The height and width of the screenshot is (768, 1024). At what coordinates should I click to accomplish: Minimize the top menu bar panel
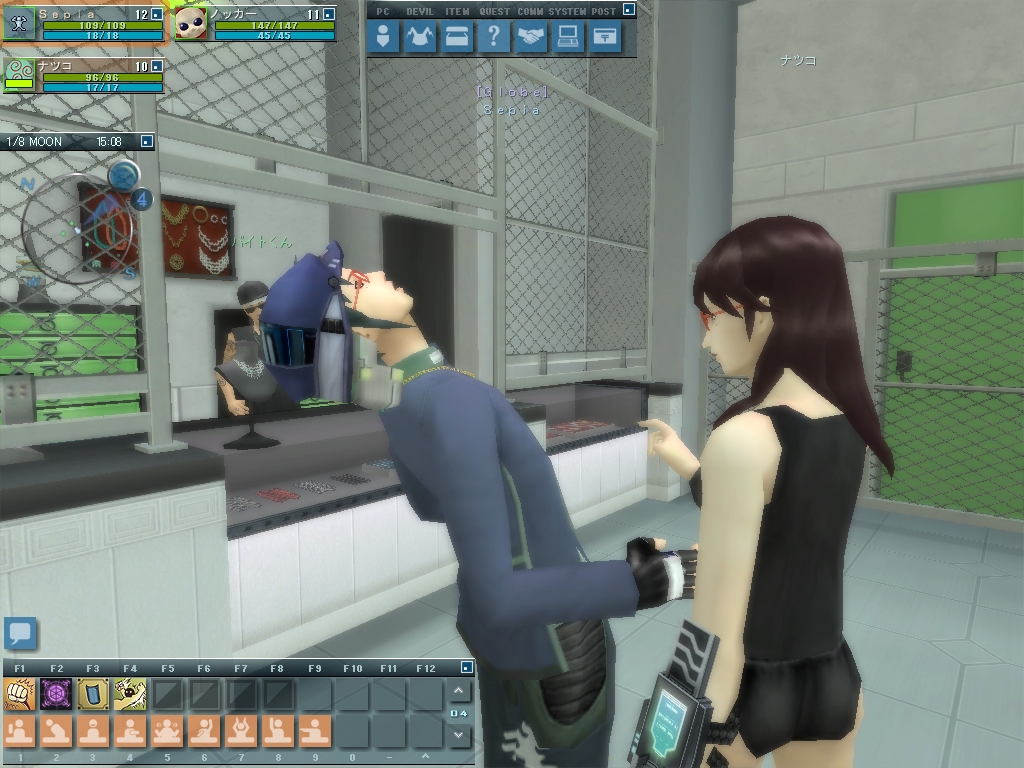(628, 10)
